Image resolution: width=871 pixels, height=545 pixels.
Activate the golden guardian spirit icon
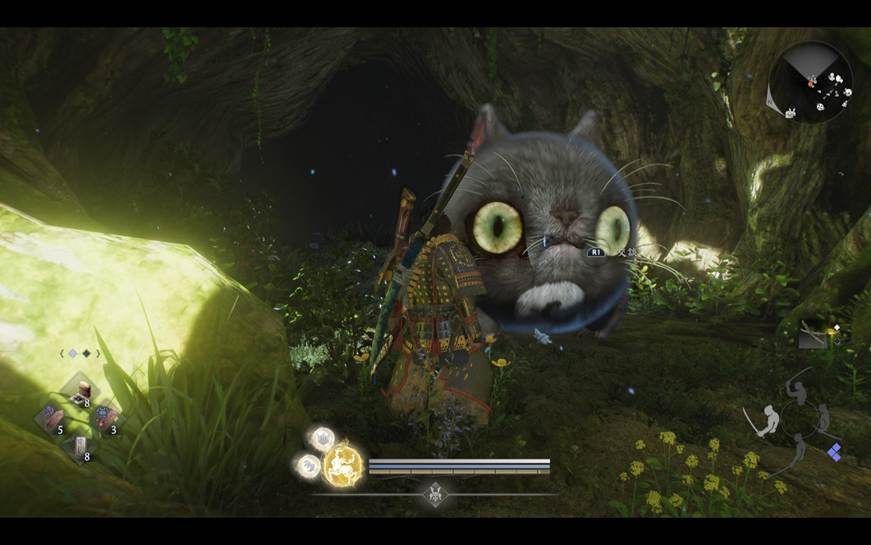pos(343,465)
